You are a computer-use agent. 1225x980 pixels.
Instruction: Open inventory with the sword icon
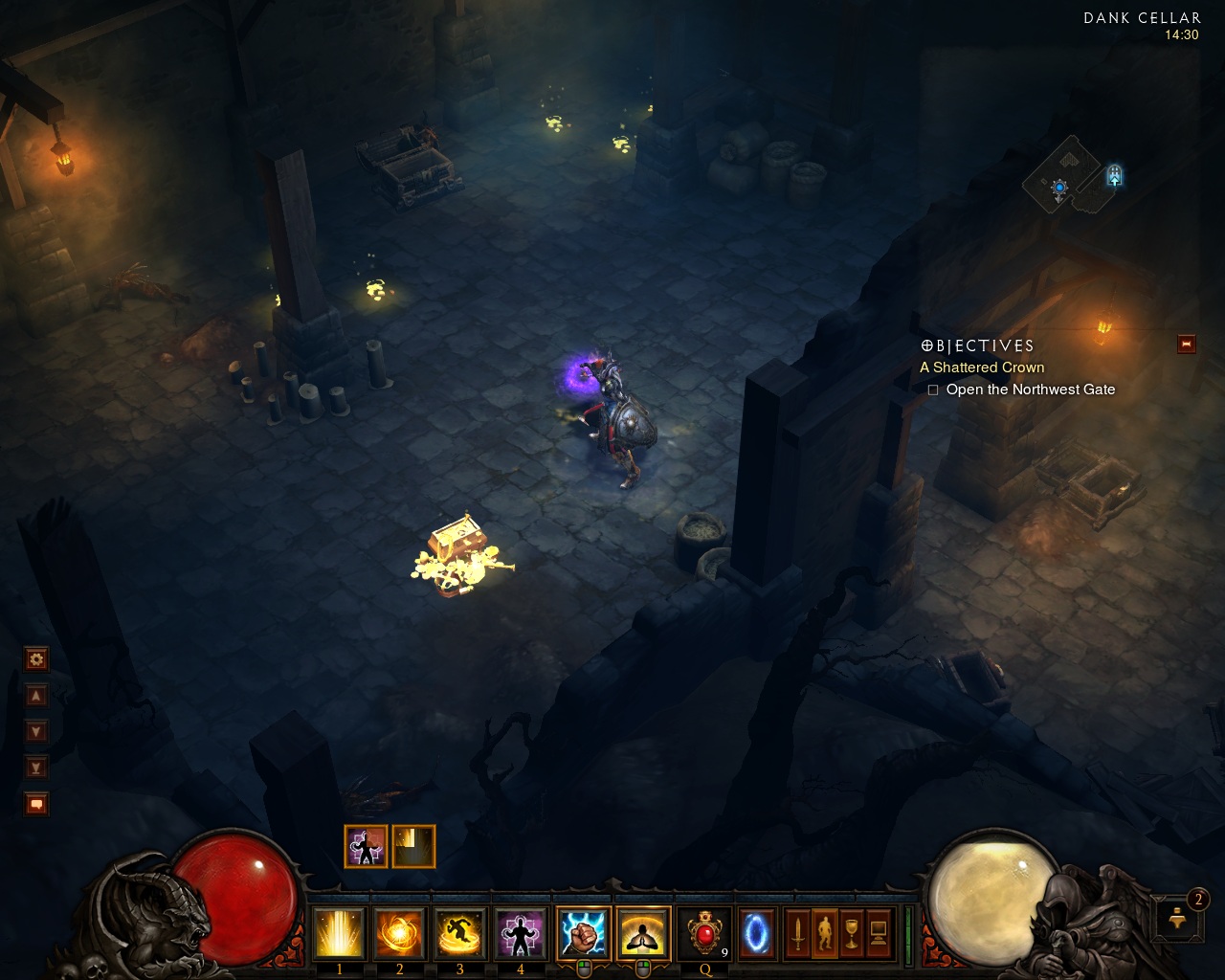(x=797, y=933)
